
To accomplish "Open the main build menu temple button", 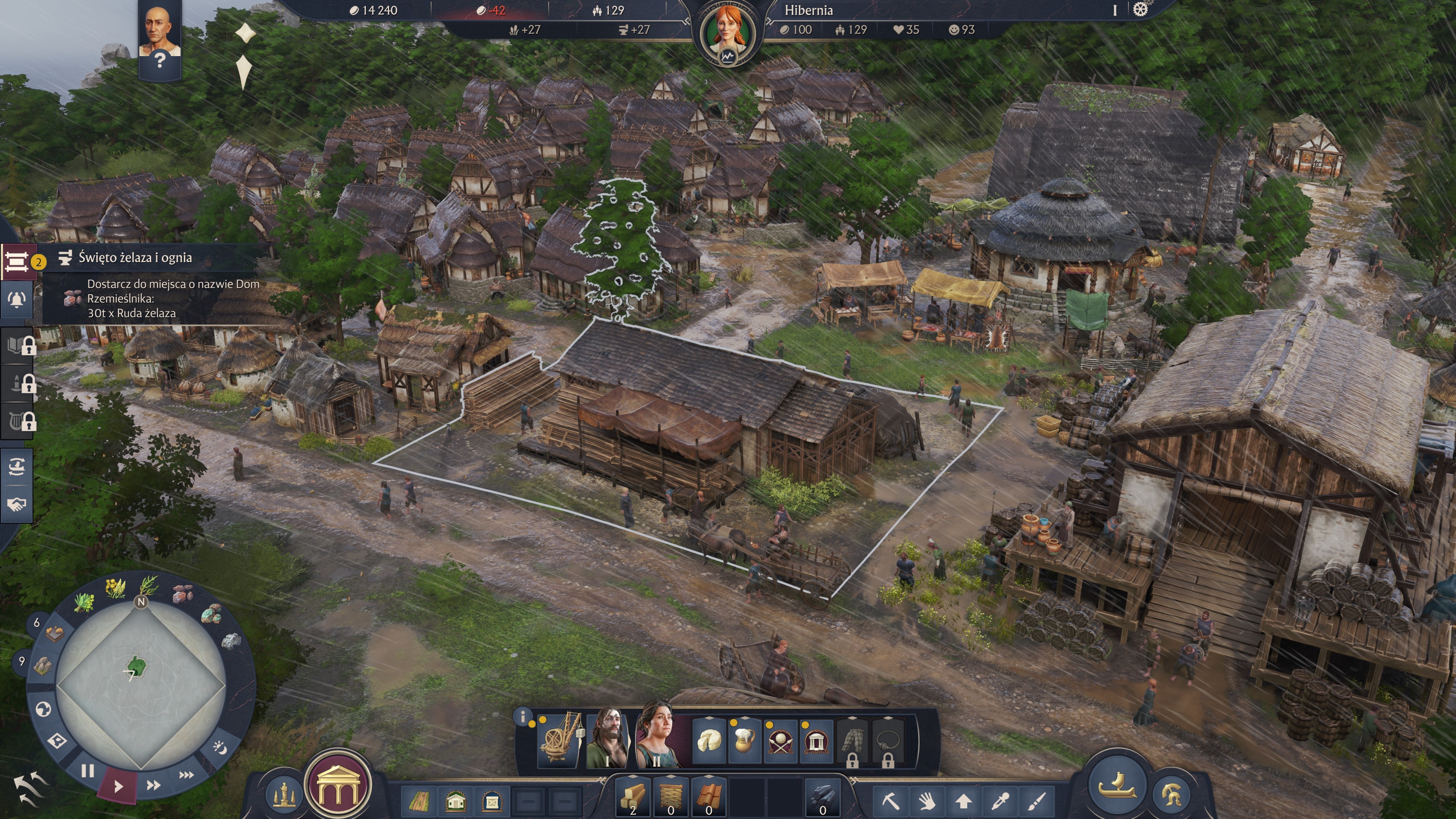I will (x=338, y=786).
